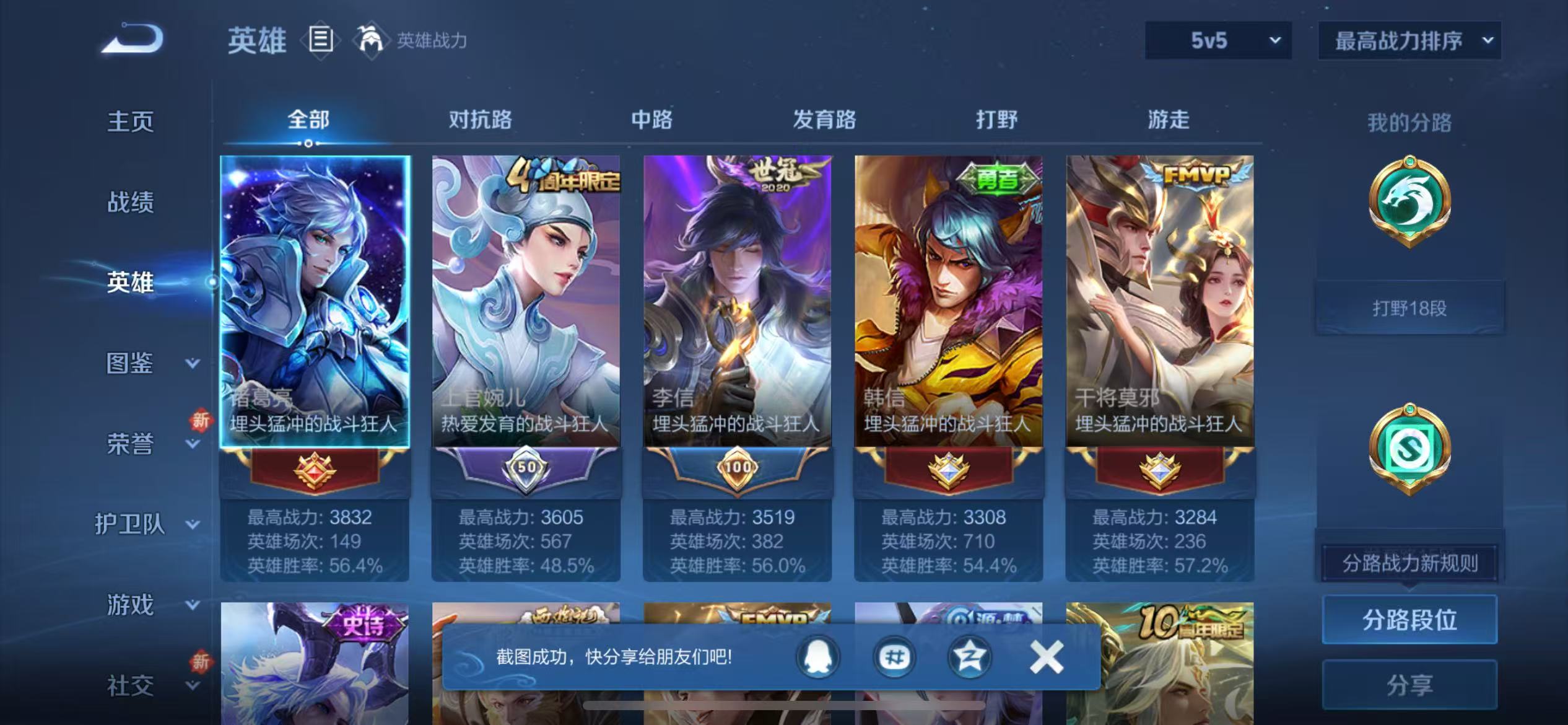
Task: Select the roaming lane rank medal icon
Action: (1411, 447)
